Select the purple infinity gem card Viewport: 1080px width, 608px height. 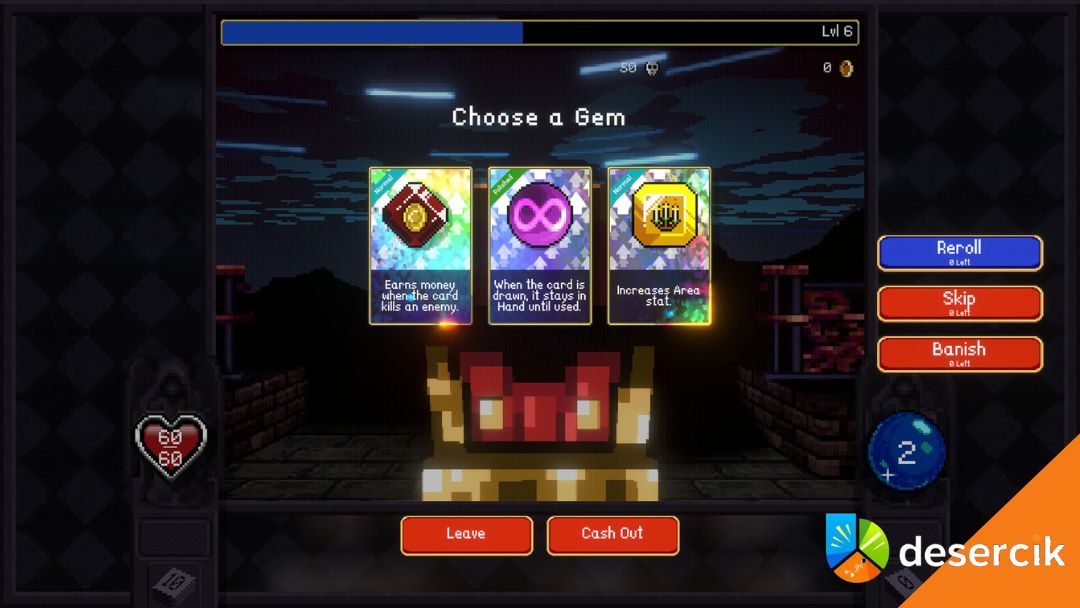539,246
